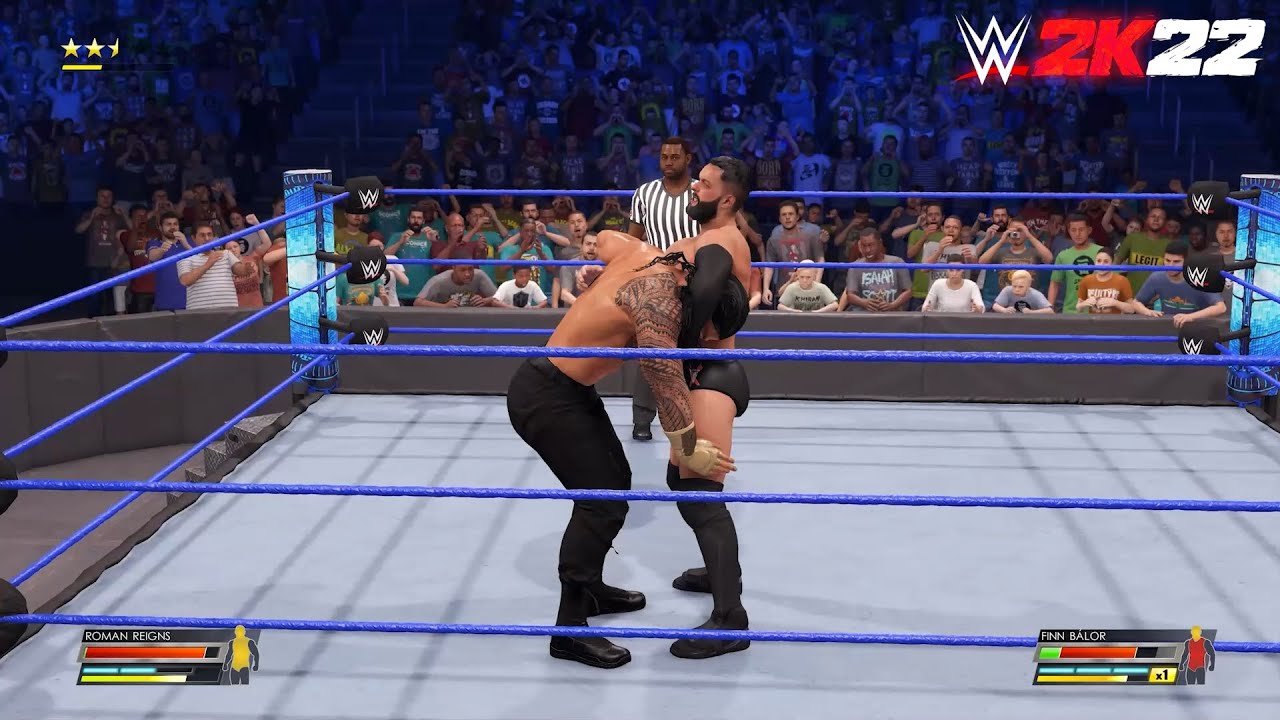Click the yellow momentum gauge under Roman Reigns
Image resolution: width=1280 pixels, height=720 pixels.
pos(122,677)
